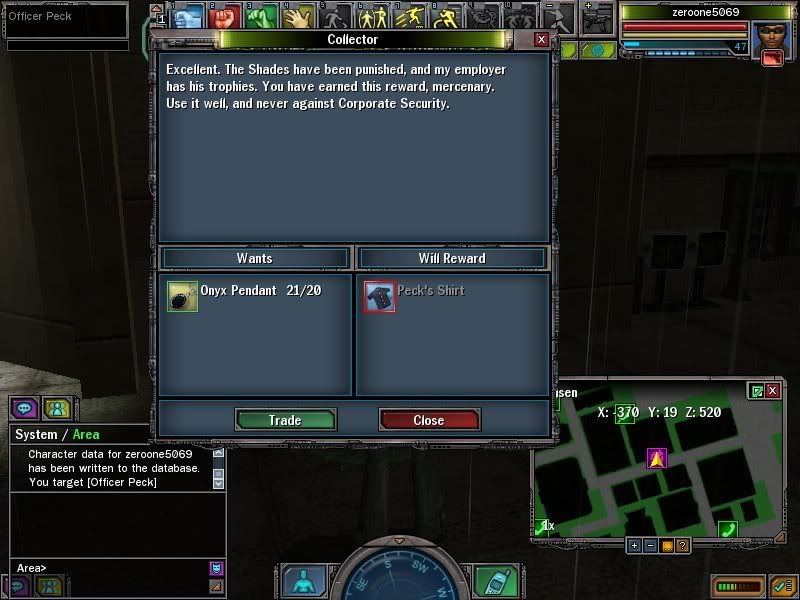Open the minimap help question mark
The width and height of the screenshot is (800, 600).
(x=682, y=545)
